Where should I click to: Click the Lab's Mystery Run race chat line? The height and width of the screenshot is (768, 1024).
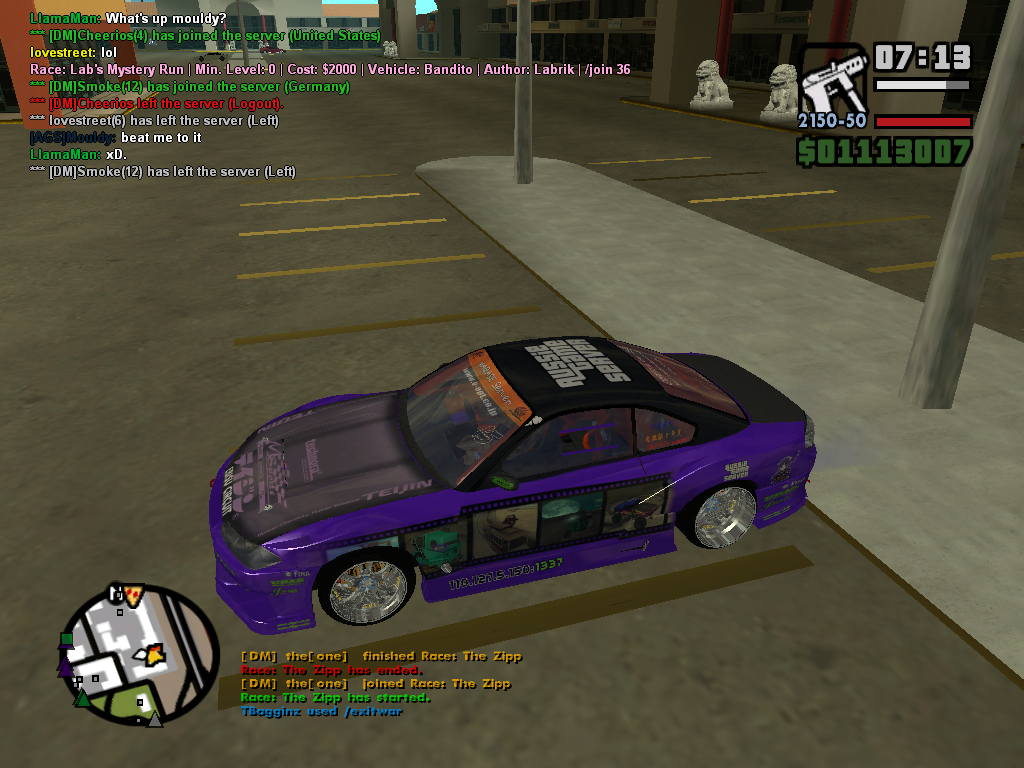coord(330,69)
